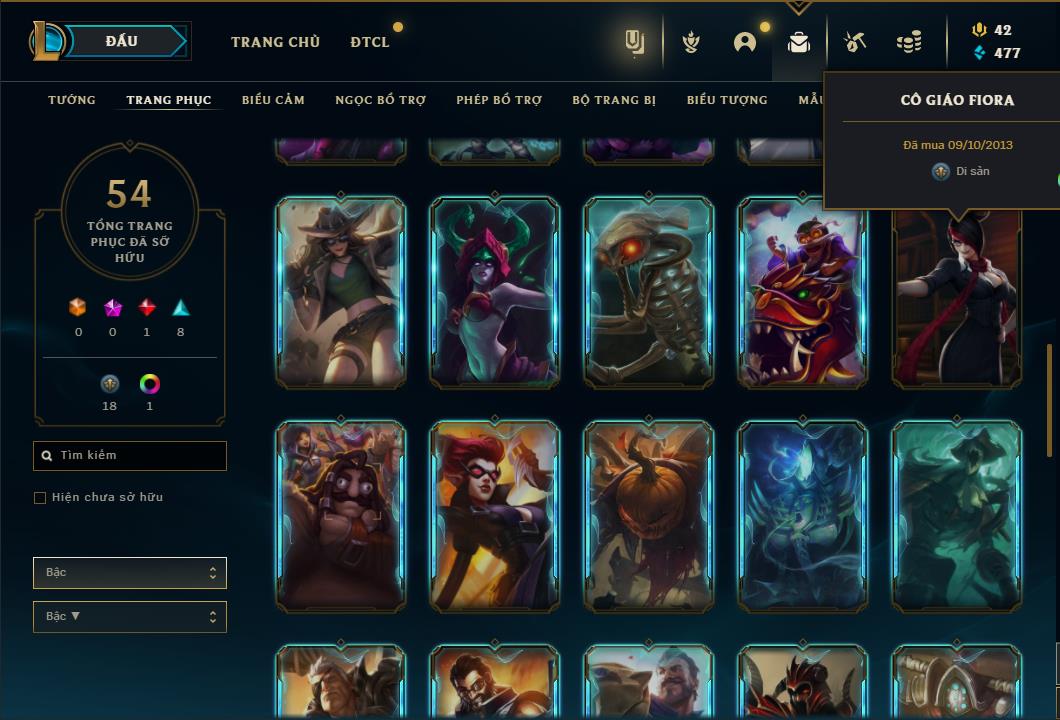Go to the TRANG CHỦ home page
Image resolution: width=1060 pixels, height=720 pixels.
(x=275, y=42)
